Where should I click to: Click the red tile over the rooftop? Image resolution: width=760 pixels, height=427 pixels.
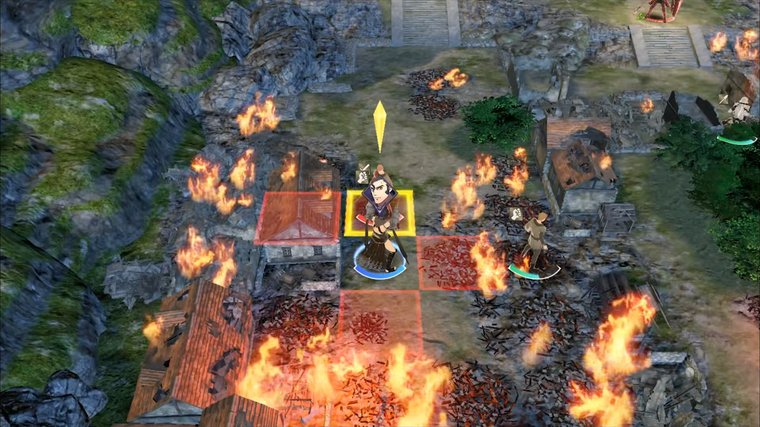coord(297,218)
